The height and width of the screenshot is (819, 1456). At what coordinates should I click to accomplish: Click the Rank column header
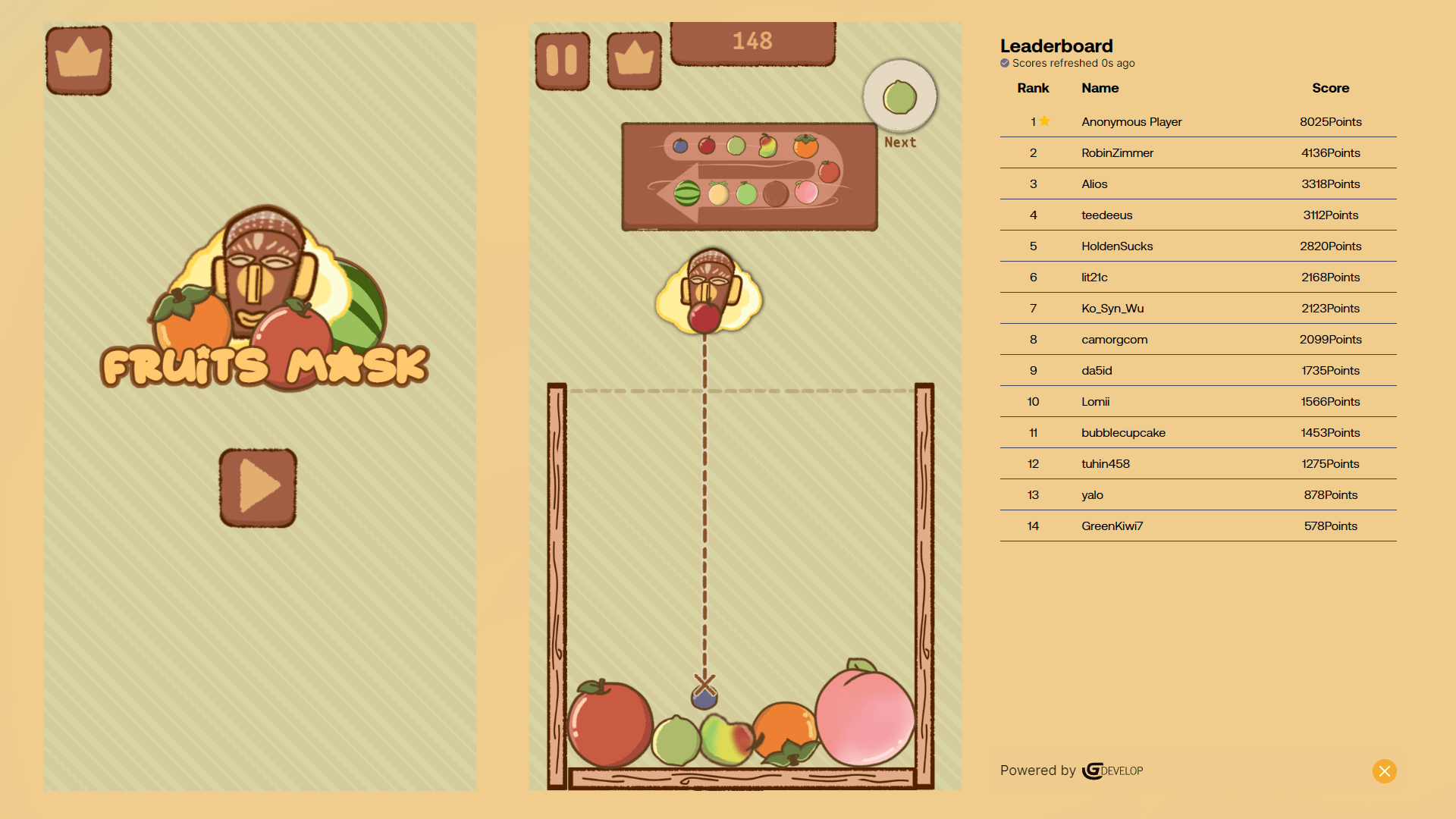coord(1033,88)
